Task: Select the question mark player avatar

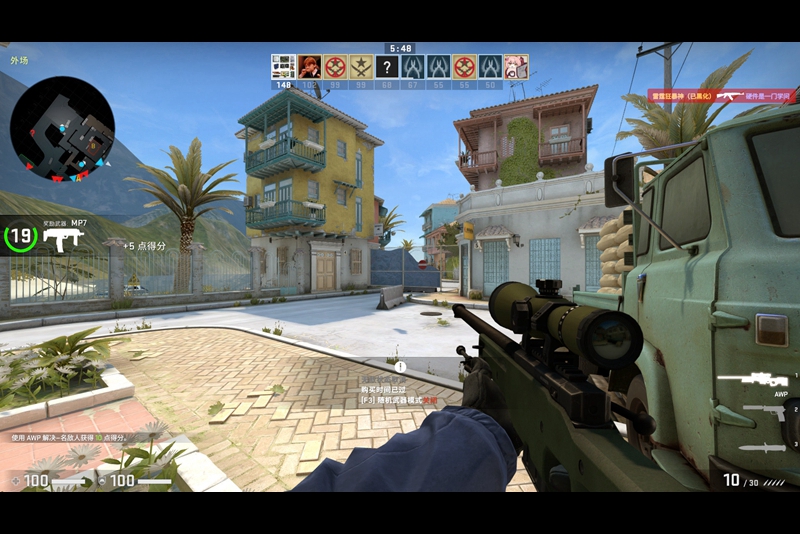Action: pos(387,66)
